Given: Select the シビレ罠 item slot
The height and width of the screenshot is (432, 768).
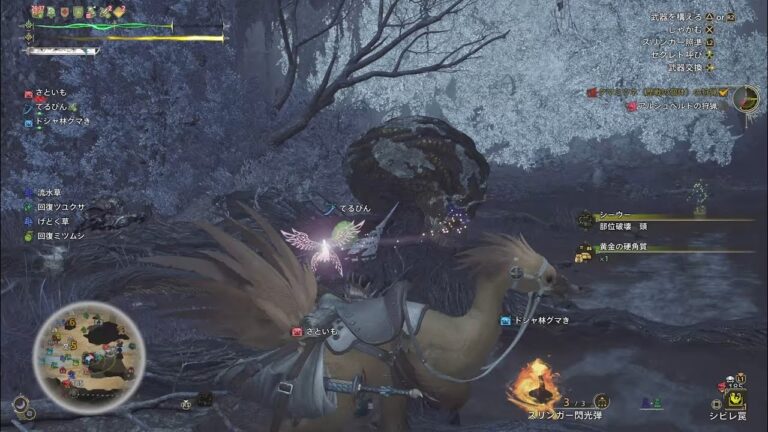Looking at the screenshot, I should click(736, 394).
